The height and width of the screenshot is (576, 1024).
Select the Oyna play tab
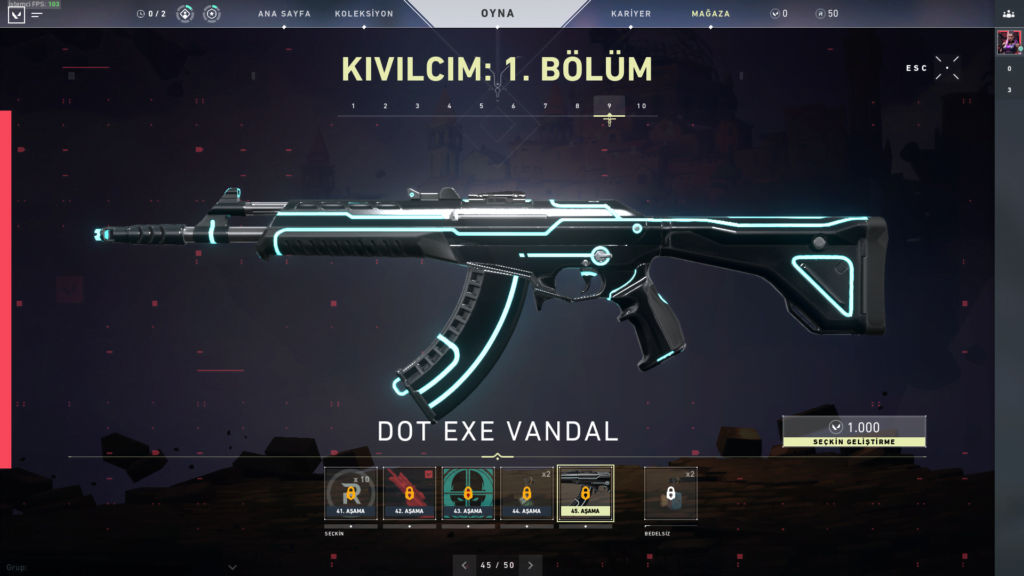coord(498,14)
